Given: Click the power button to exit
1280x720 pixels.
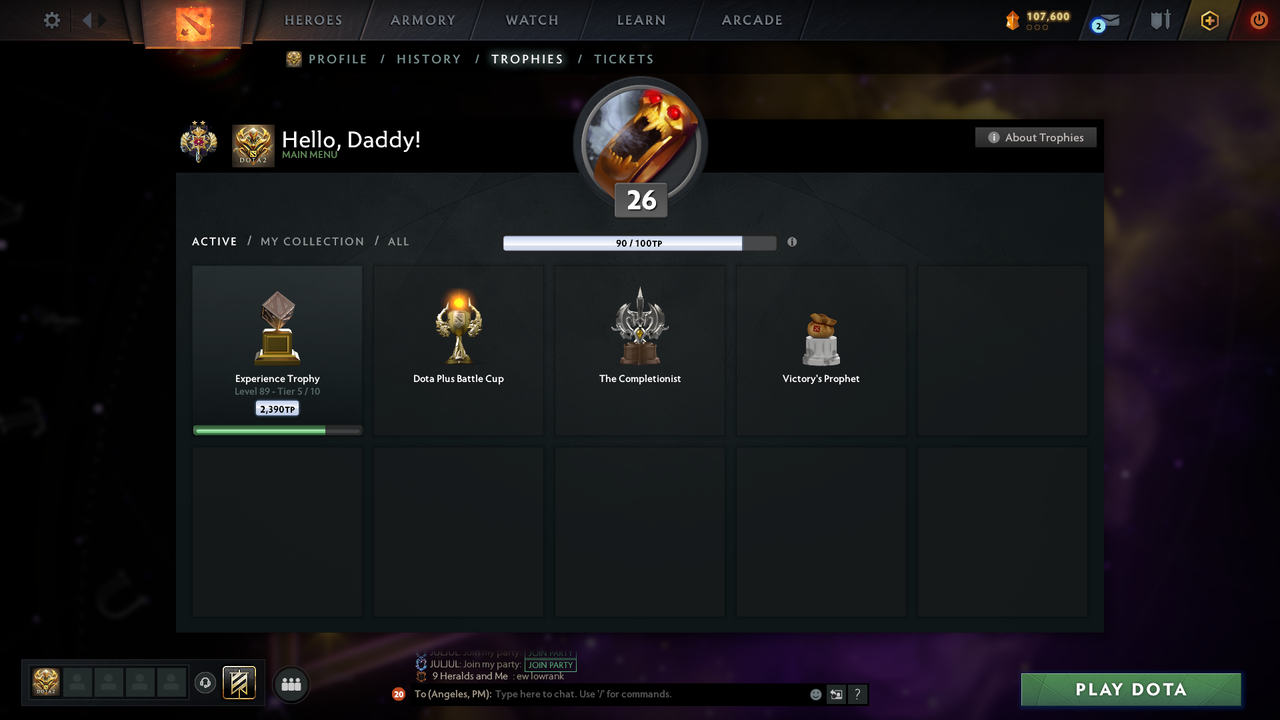Looking at the screenshot, I should (x=1259, y=20).
